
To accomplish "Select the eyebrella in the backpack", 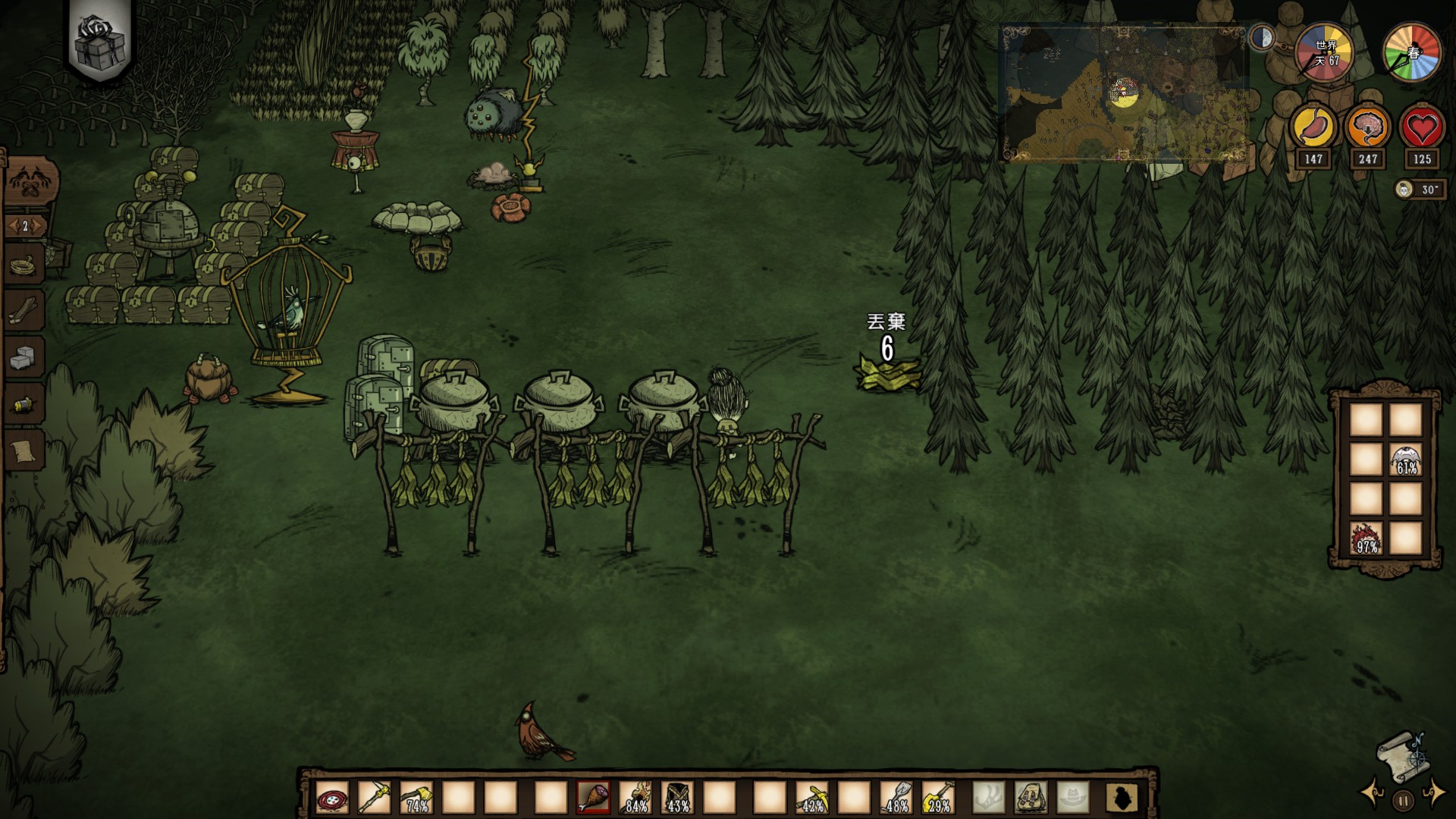I will point(1405,460).
